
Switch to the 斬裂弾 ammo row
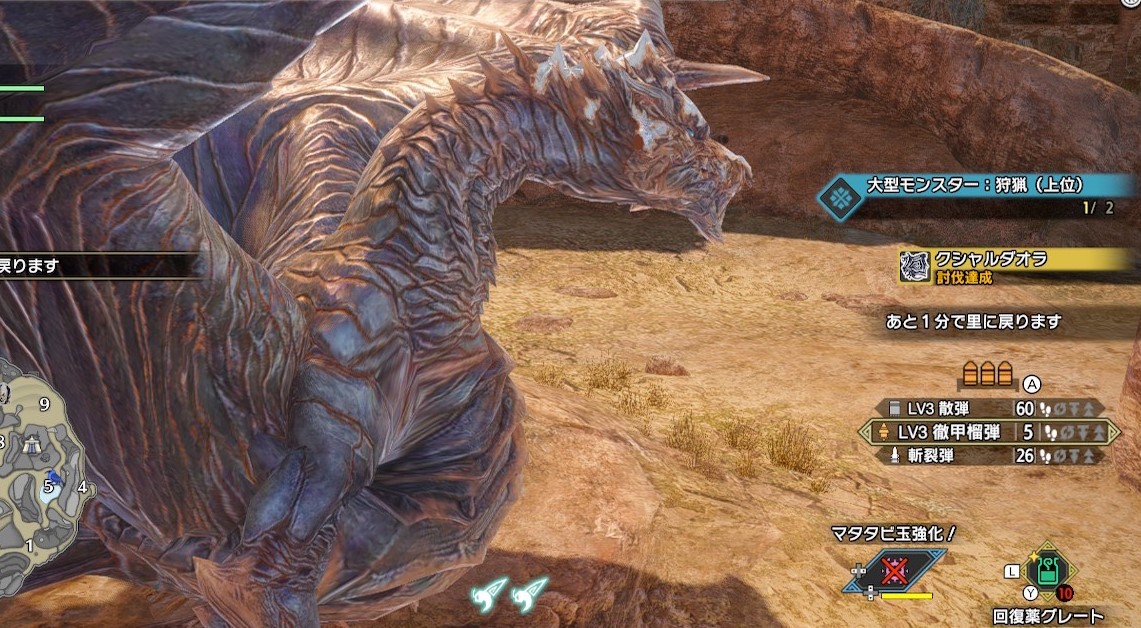(988, 455)
